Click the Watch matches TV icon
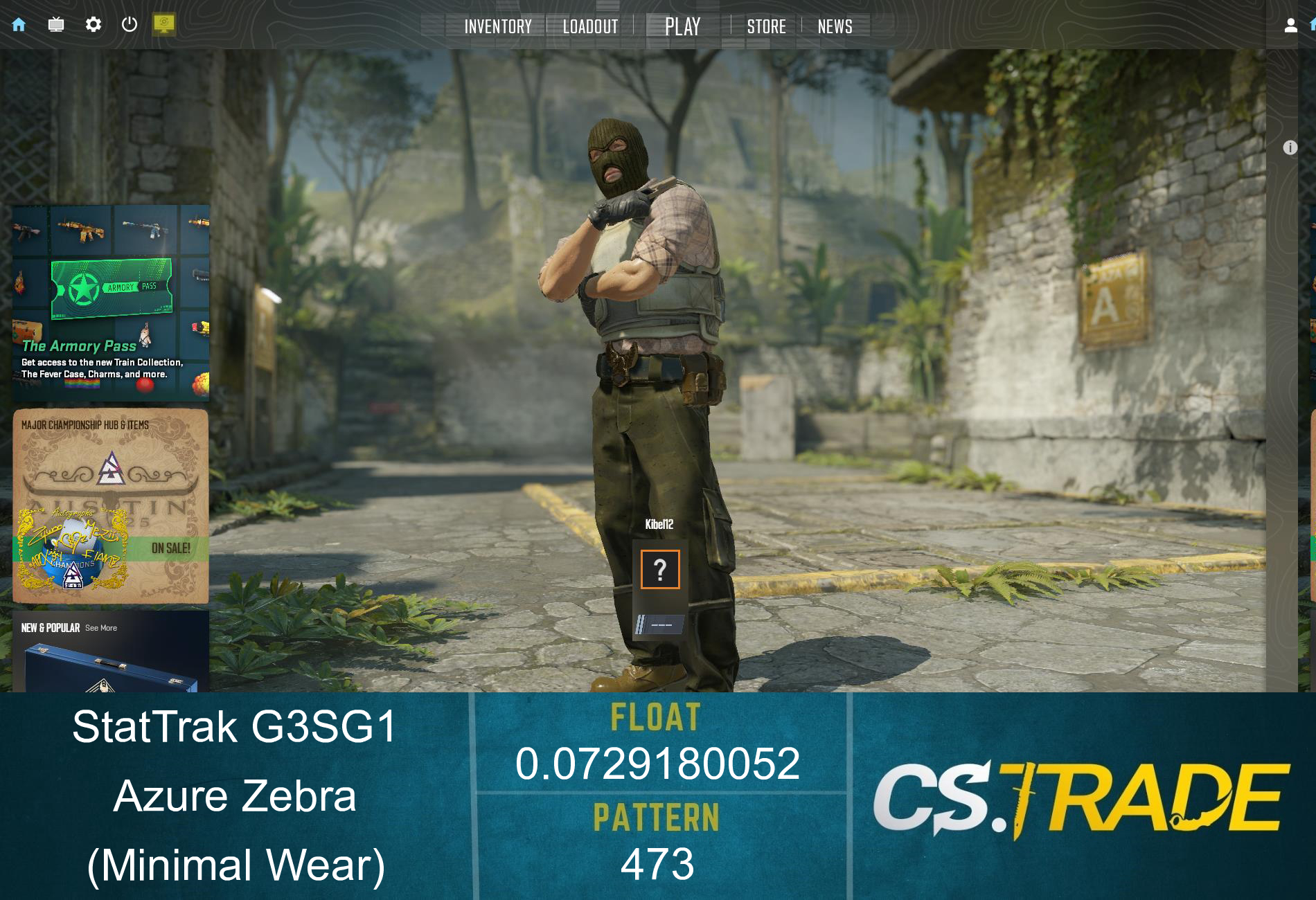Screen dimensions: 1316x900 (56, 24)
